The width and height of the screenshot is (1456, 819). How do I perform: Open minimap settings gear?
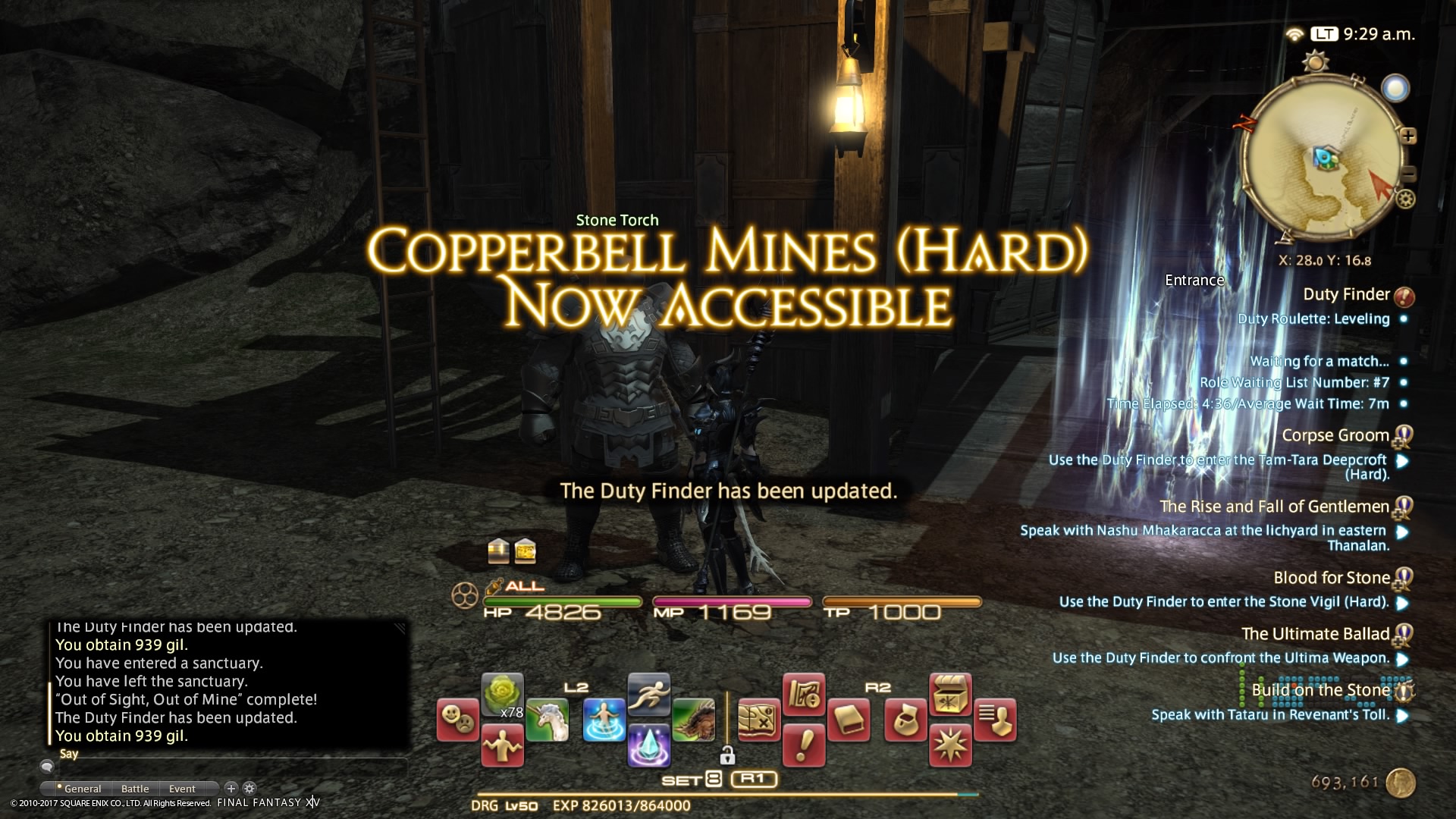(x=1405, y=200)
